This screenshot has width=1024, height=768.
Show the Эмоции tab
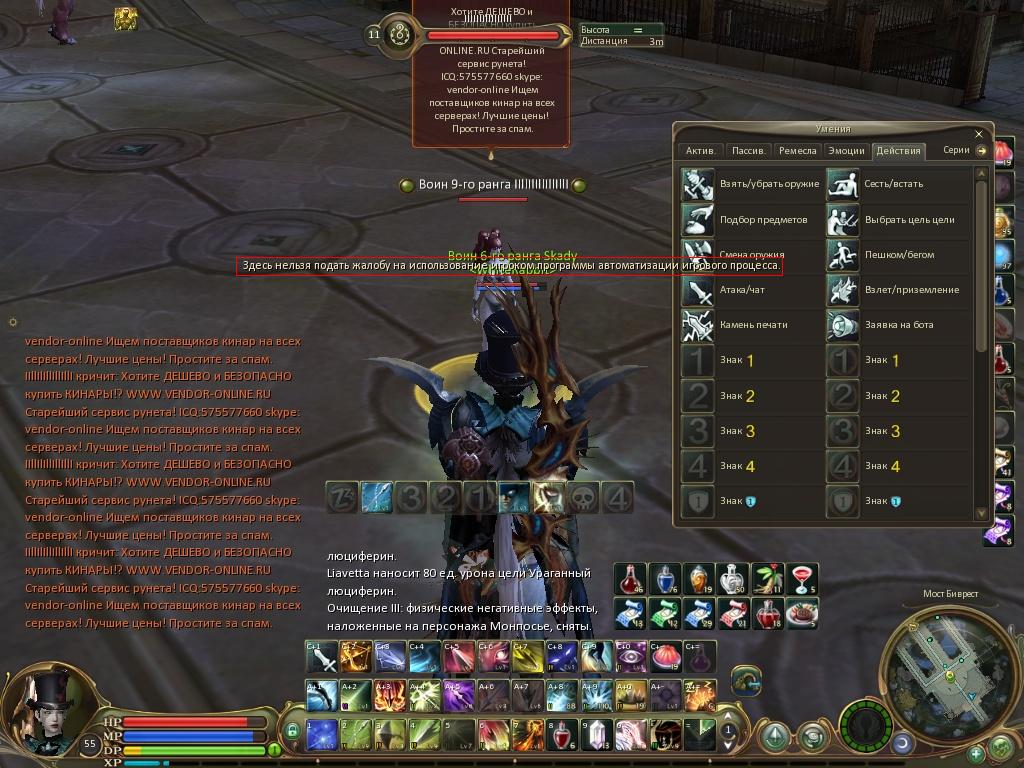[x=846, y=151]
